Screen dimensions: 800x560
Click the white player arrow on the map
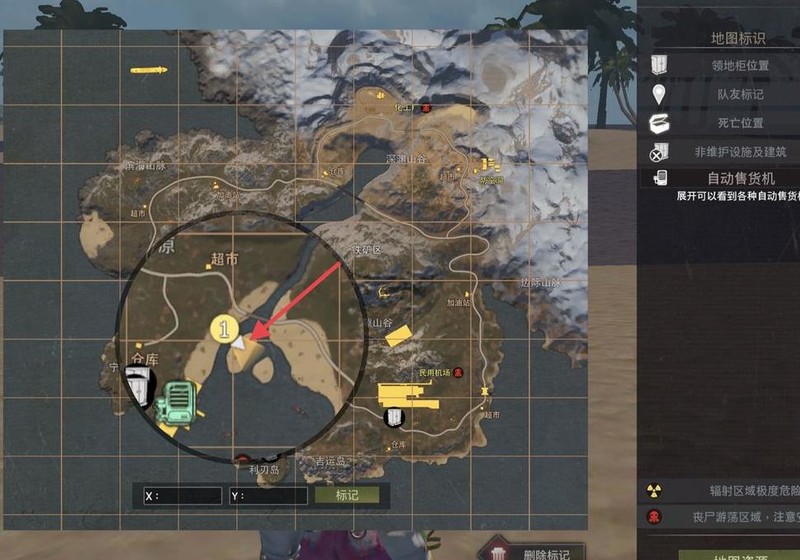pos(240,341)
